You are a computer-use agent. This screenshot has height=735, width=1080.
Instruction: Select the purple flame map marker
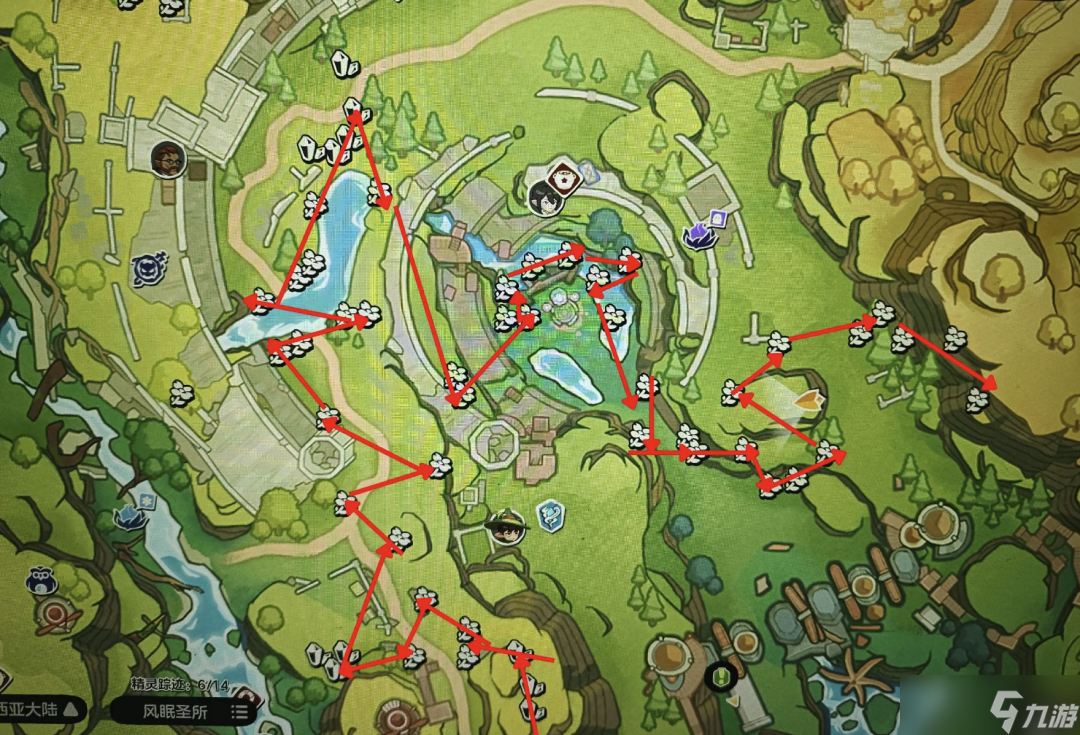[x=697, y=234]
